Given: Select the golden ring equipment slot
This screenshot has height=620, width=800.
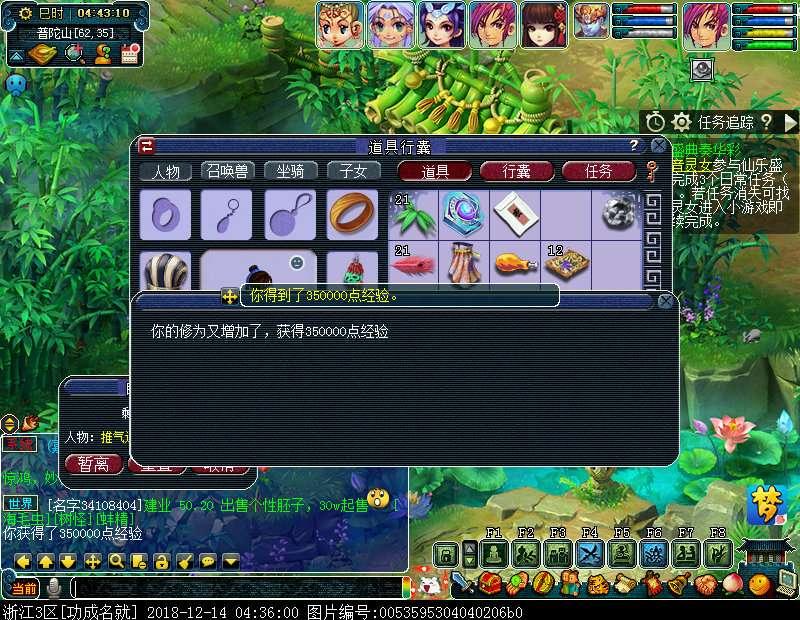Looking at the screenshot, I should tap(352, 213).
